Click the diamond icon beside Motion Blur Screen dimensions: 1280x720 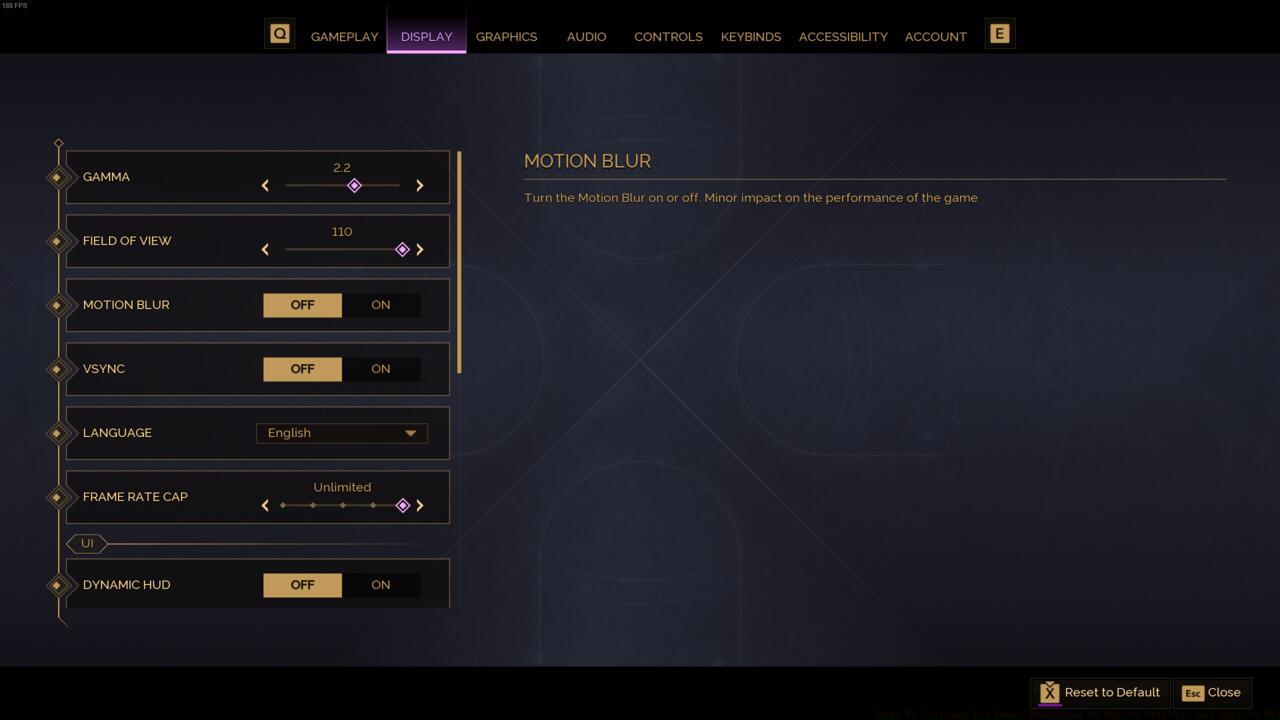(58, 305)
